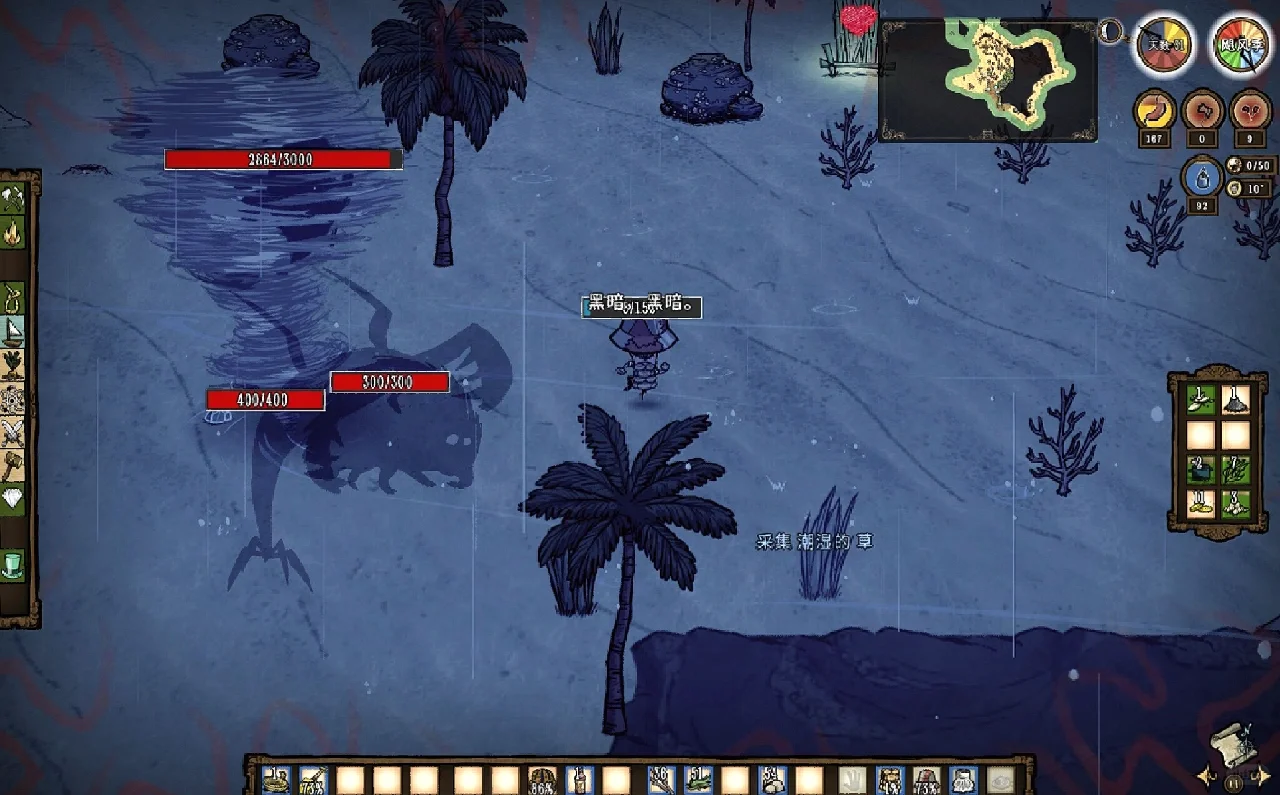The width and height of the screenshot is (1280, 795).
Task: Click the boss health bar showing 2884/3000
Action: click(282, 158)
